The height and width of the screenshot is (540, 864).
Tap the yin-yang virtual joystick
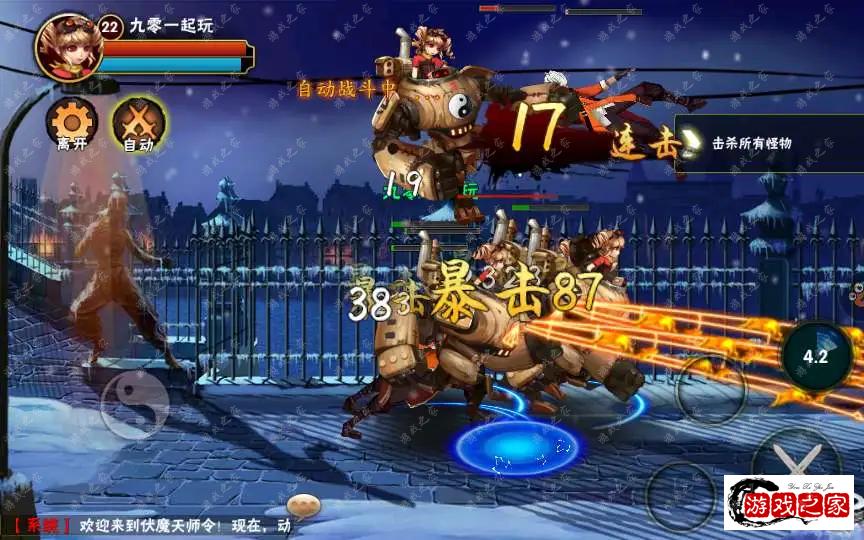pos(134,404)
